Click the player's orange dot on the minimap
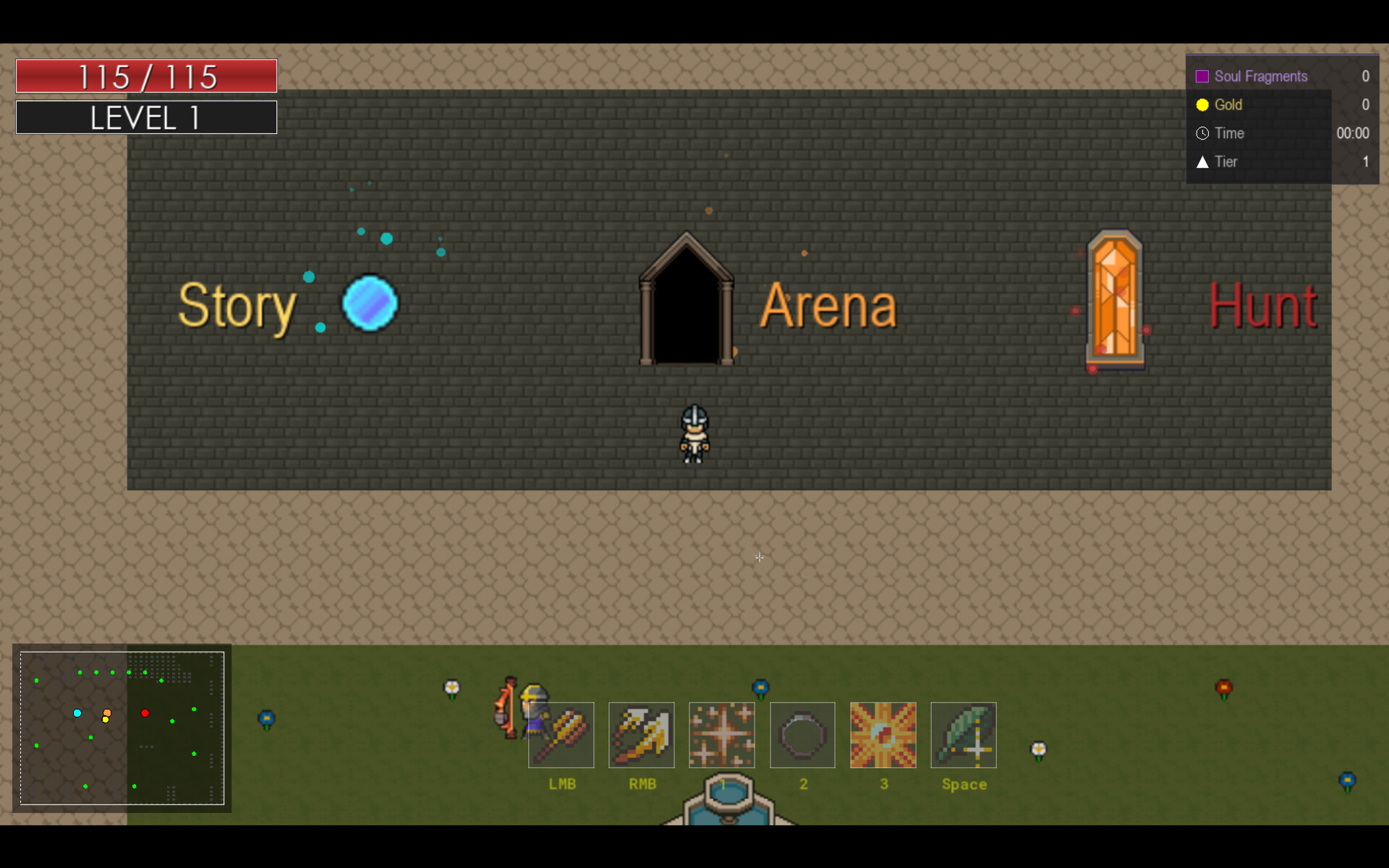The height and width of the screenshot is (868, 1389). pyautogui.click(x=106, y=713)
